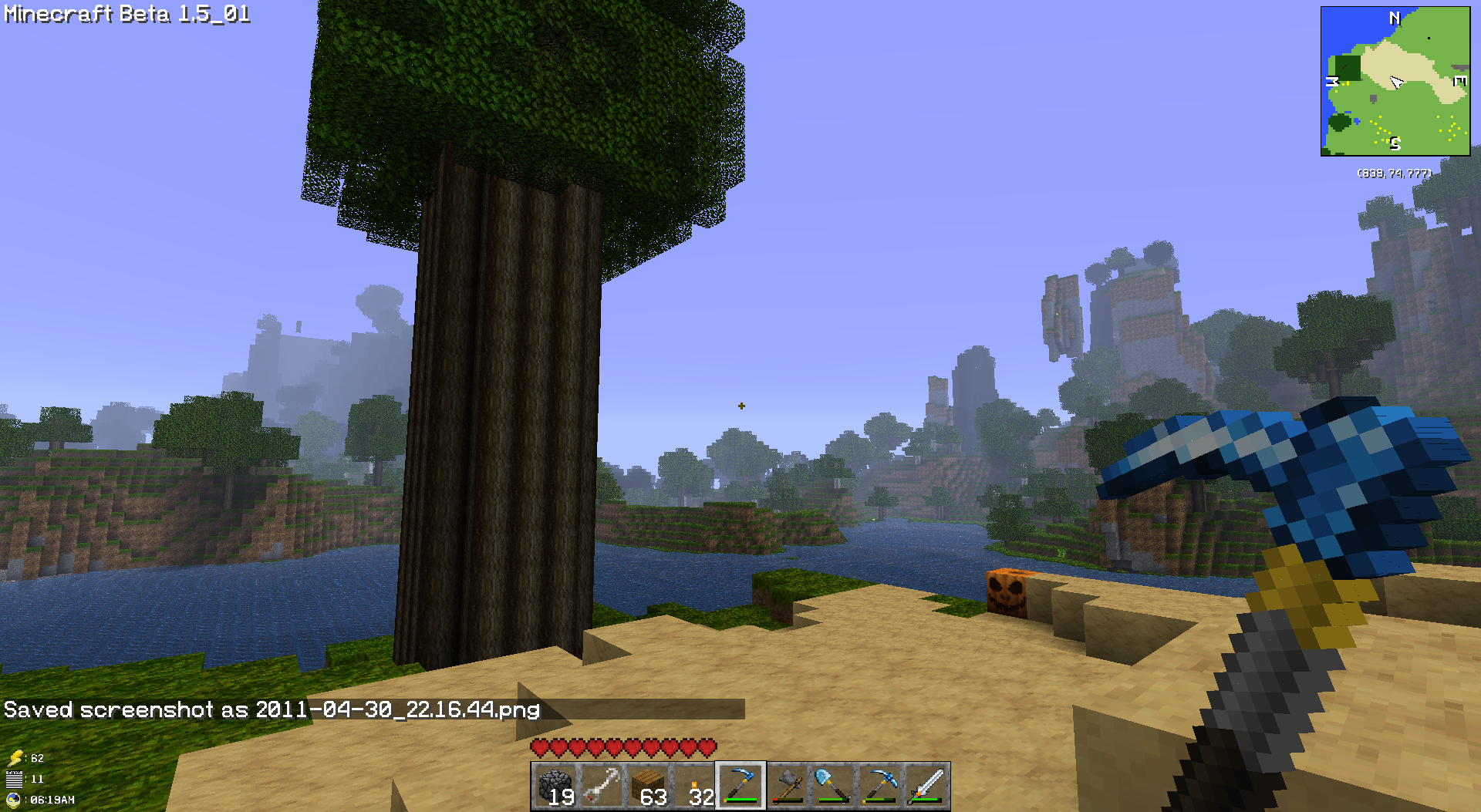Select the torch stack of 32
The width and height of the screenshot is (1481, 812).
695,786
